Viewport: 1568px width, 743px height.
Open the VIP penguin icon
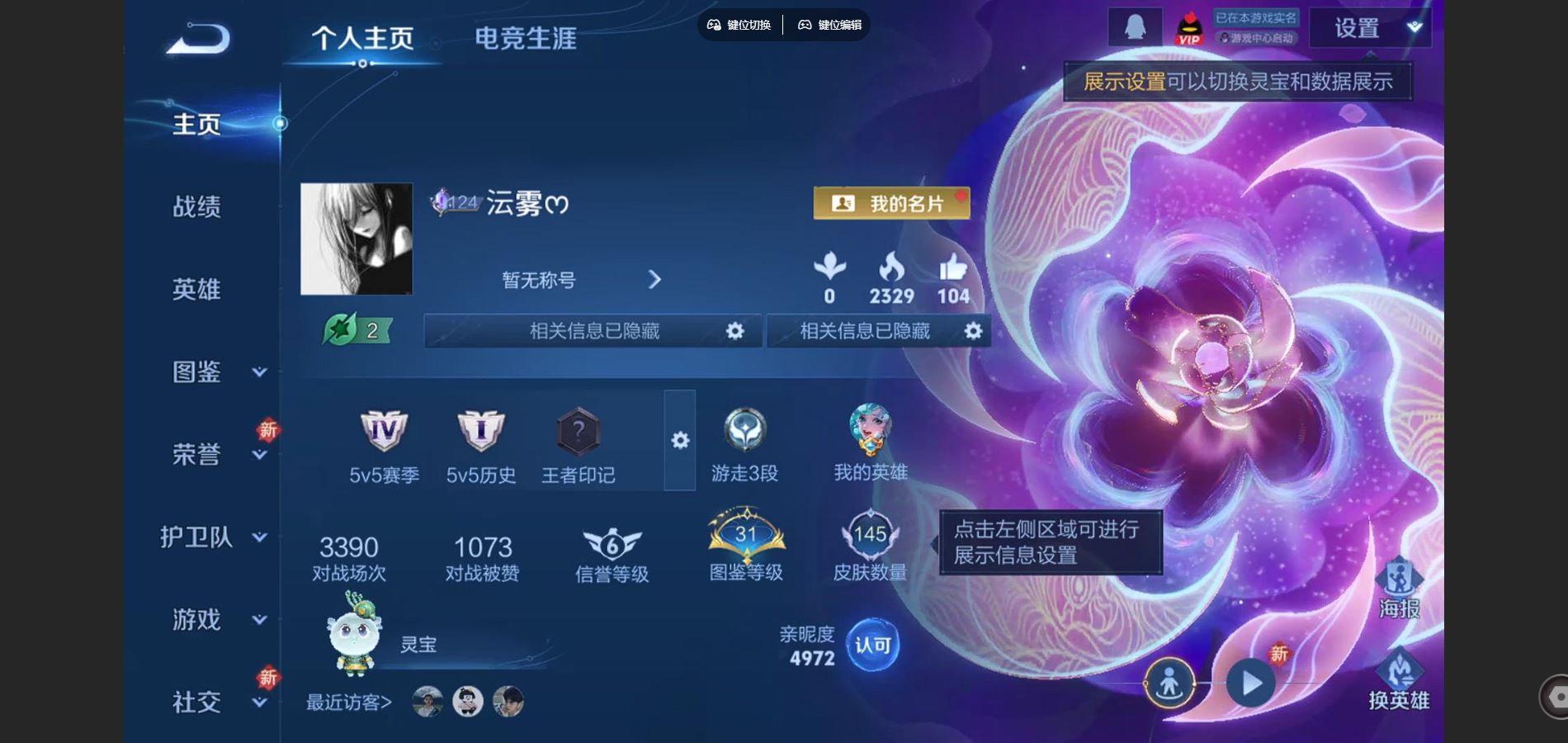click(1190, 27)
